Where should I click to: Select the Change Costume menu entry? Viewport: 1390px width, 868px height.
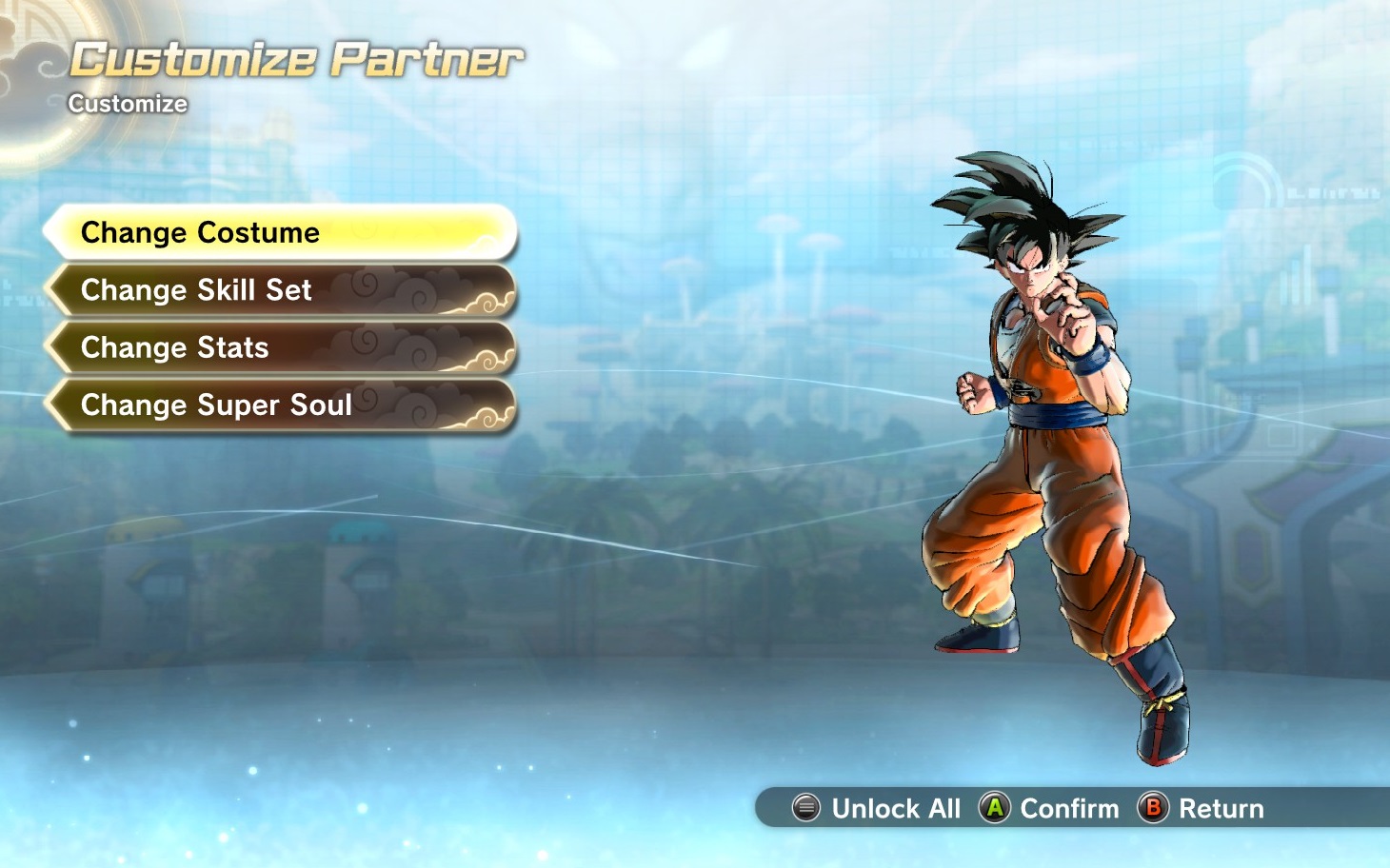click(x=281, y=232)
